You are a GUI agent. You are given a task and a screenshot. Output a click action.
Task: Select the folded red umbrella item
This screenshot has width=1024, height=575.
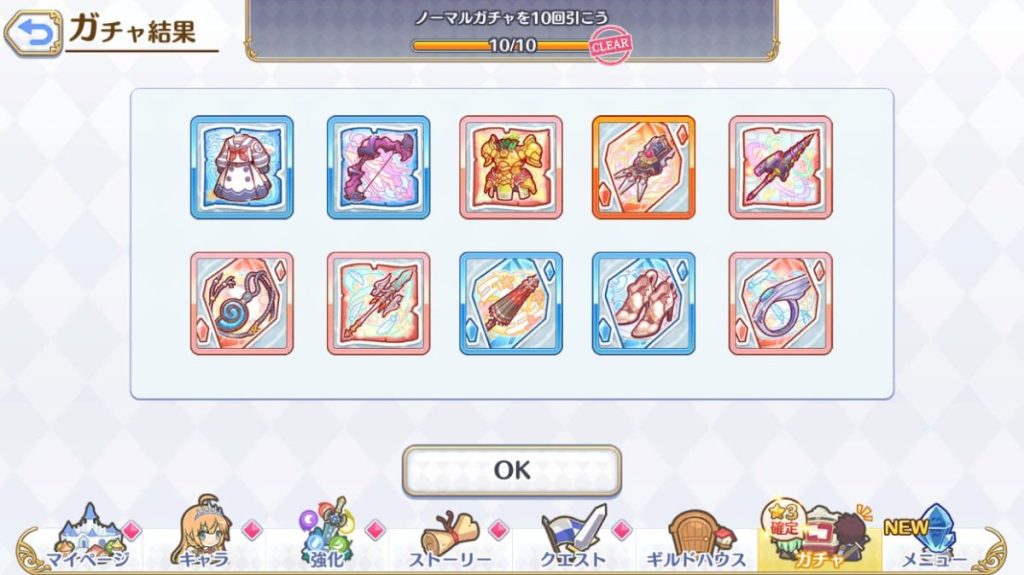tap(511, 303)
